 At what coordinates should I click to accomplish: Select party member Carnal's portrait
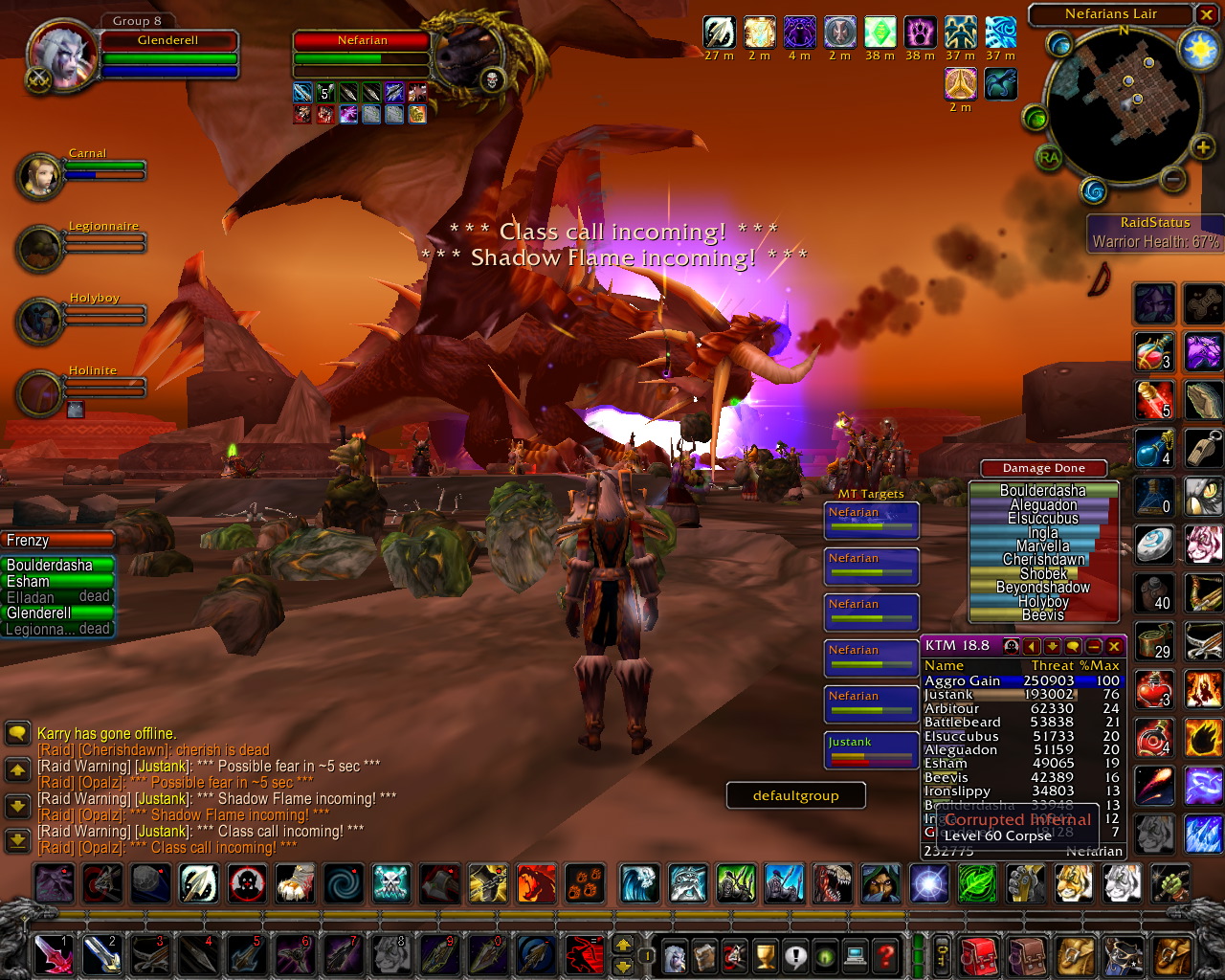tap(40, 175)
